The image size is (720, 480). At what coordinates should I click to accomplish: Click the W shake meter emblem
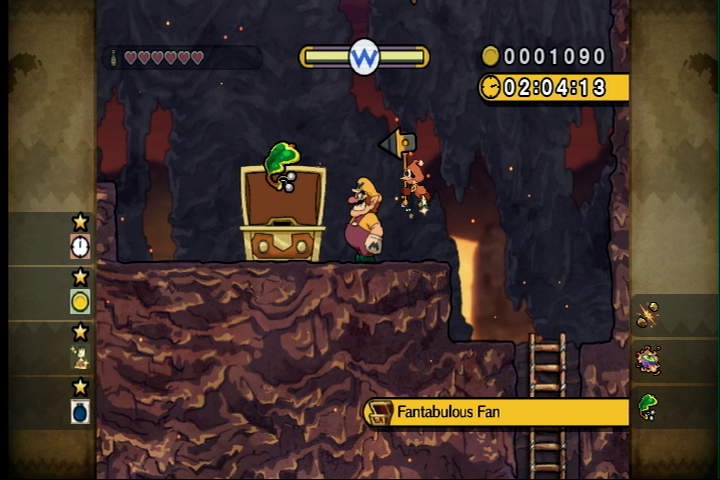[364, 57]
